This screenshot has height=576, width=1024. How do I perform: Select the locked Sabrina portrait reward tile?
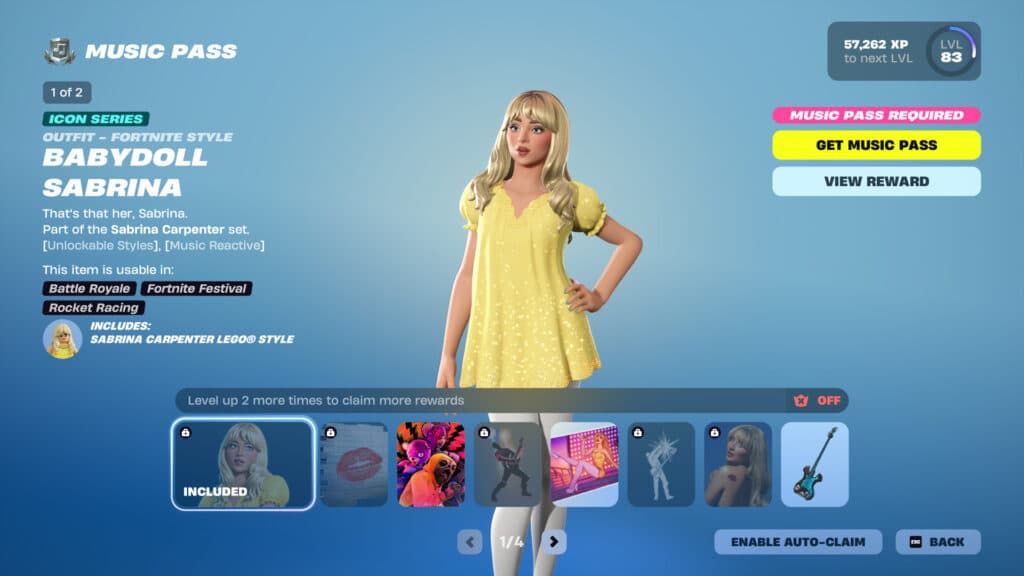pos(738,464)
